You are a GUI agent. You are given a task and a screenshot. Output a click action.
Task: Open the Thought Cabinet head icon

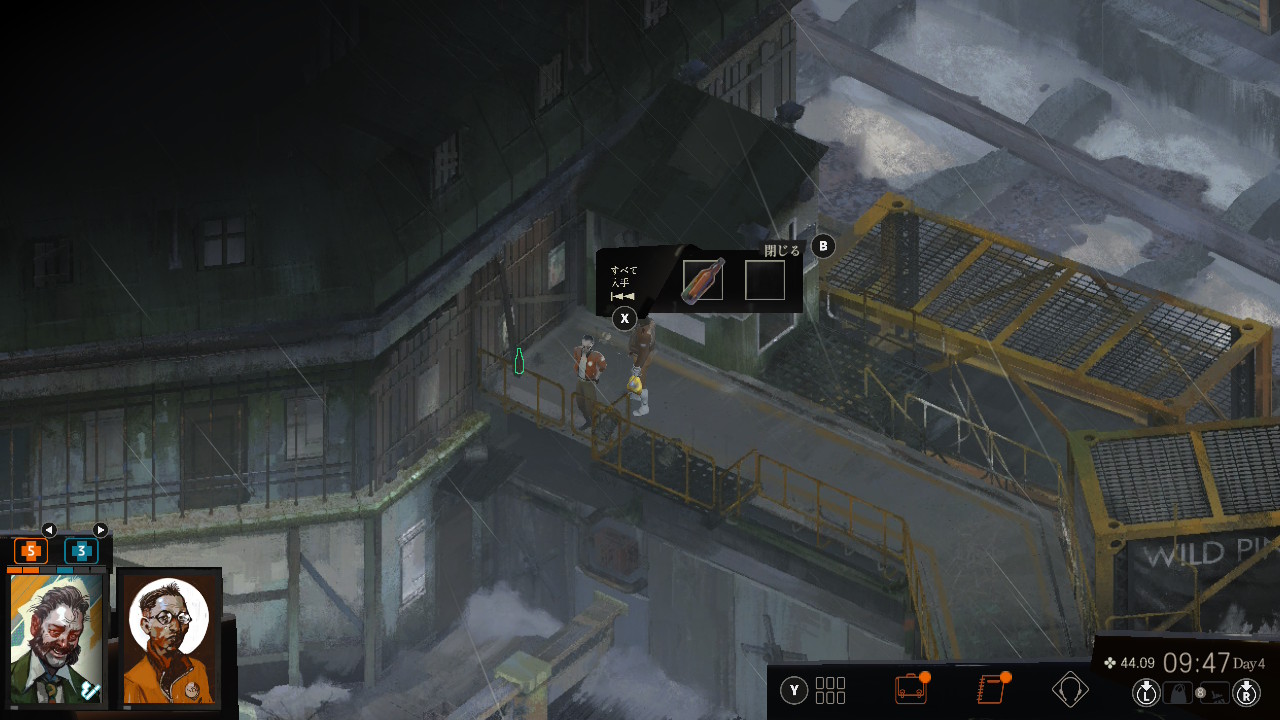tap(1070, 689)
